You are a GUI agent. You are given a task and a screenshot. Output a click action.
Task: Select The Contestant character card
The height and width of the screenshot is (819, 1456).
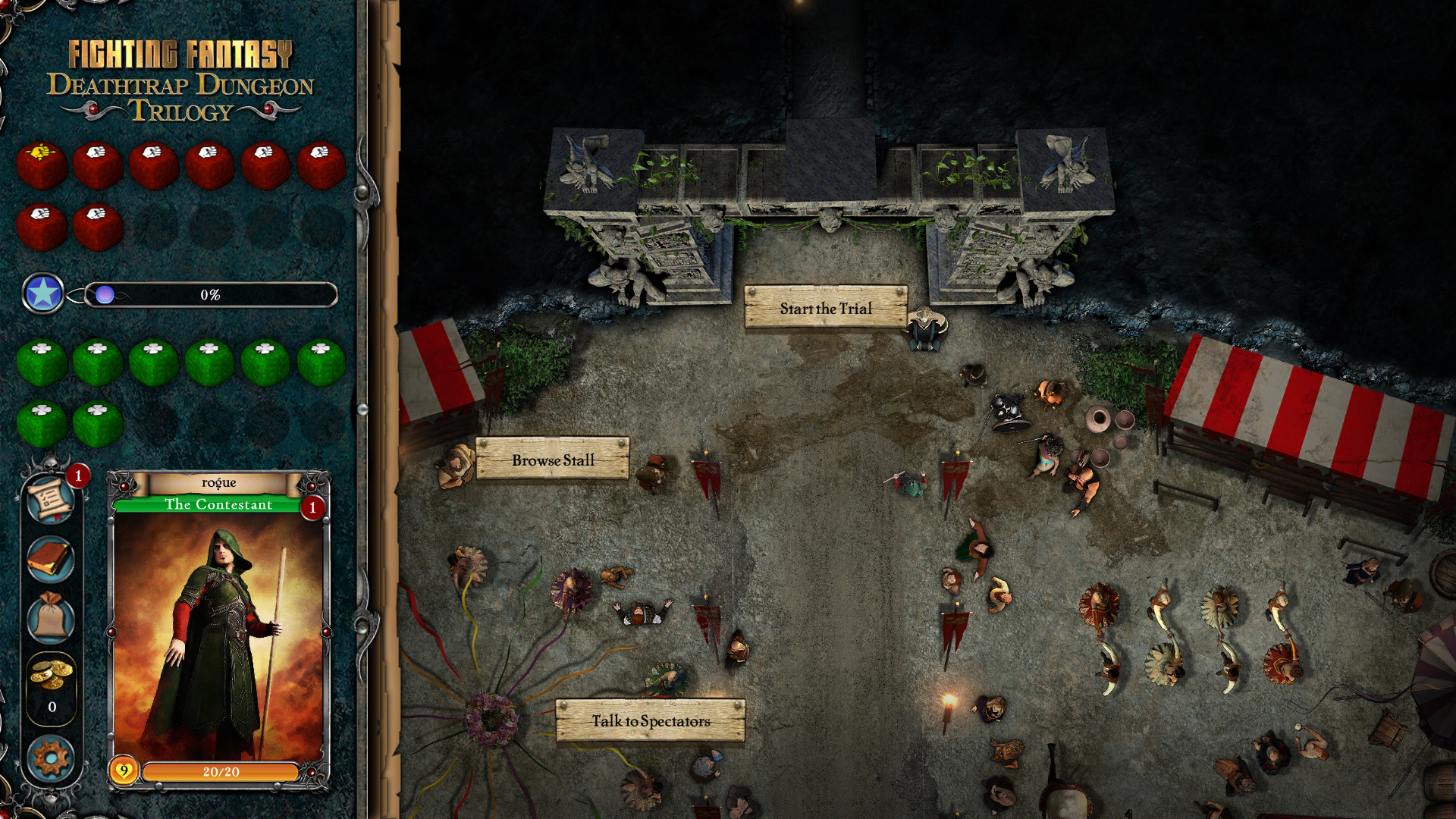pos(220,629)
